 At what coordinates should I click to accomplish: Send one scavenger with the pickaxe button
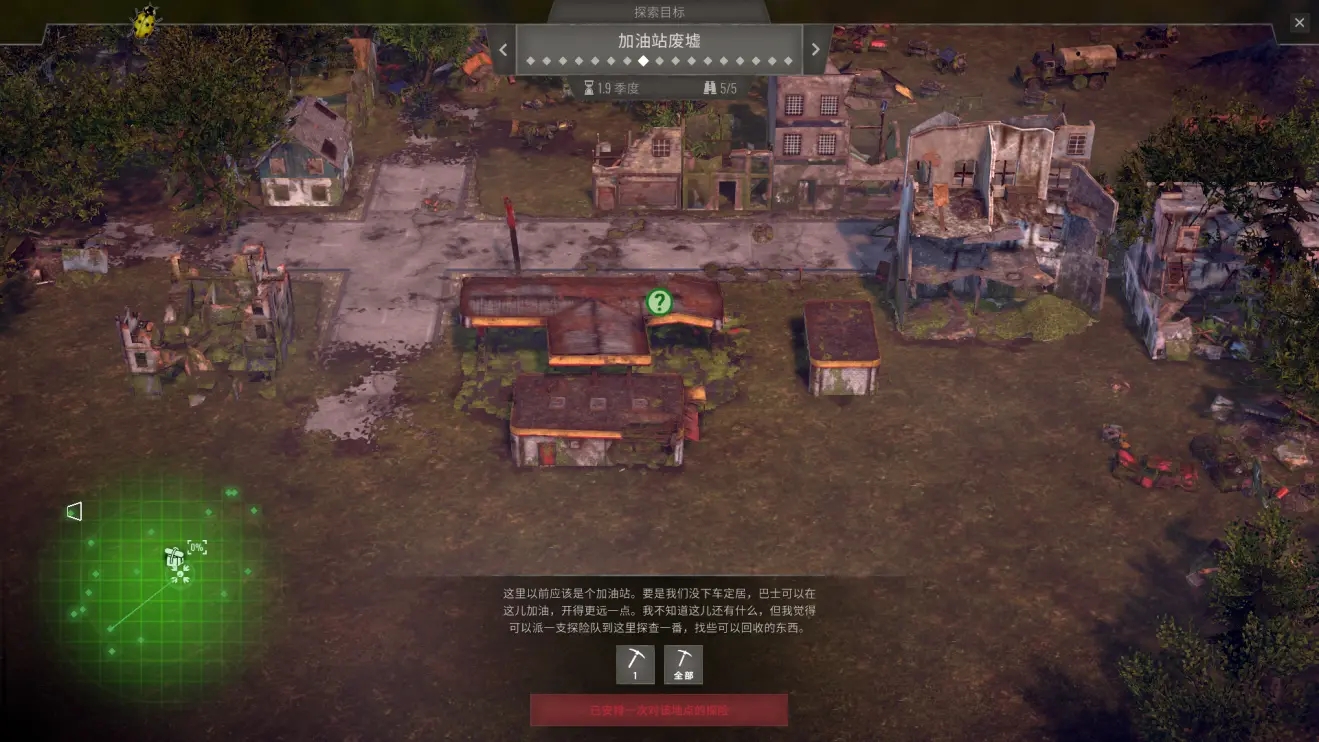point(635,664)
